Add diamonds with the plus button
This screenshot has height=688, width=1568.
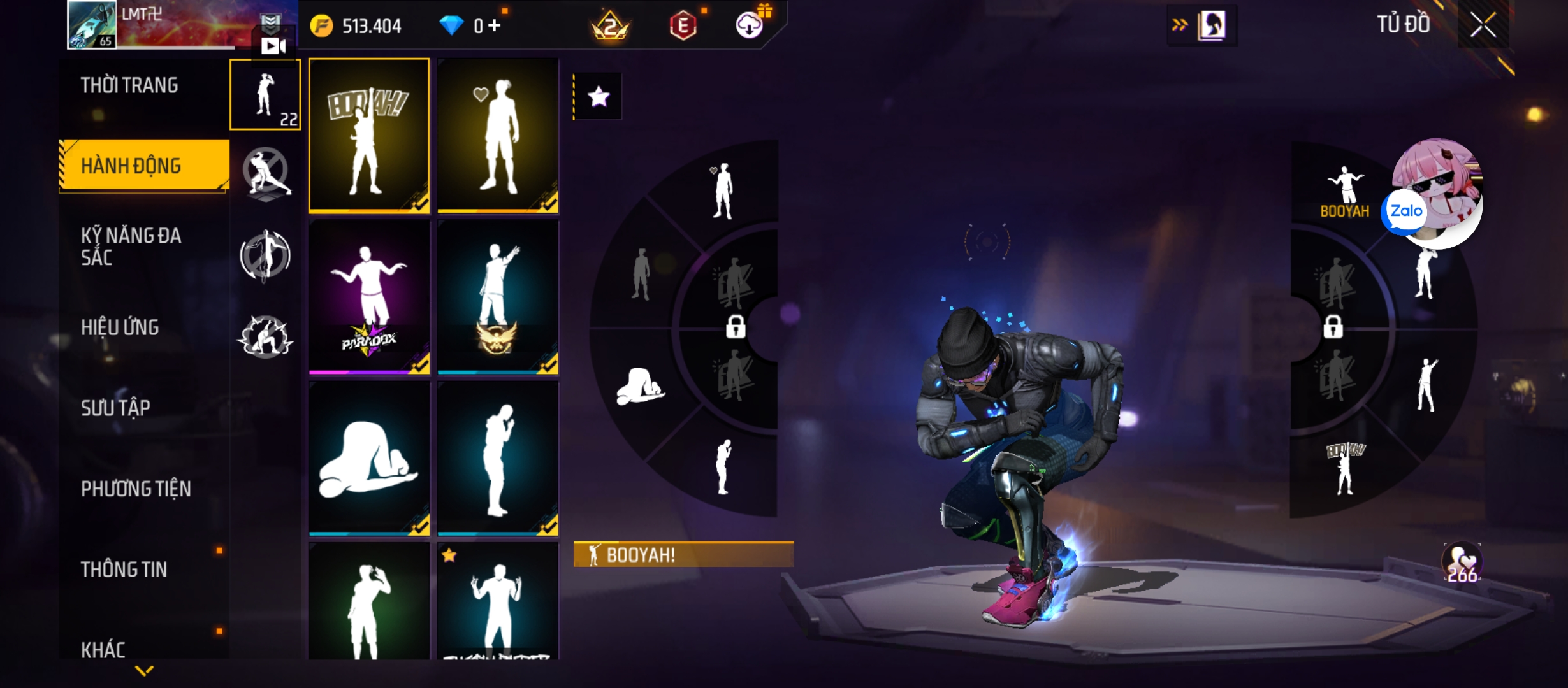[495, 25]
